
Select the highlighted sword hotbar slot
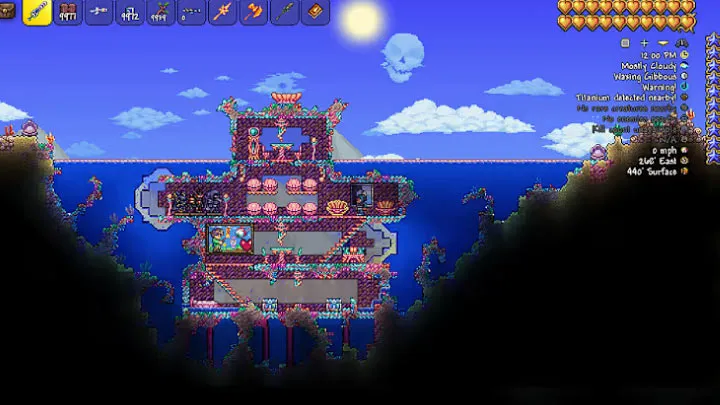(x=38, y=12)
